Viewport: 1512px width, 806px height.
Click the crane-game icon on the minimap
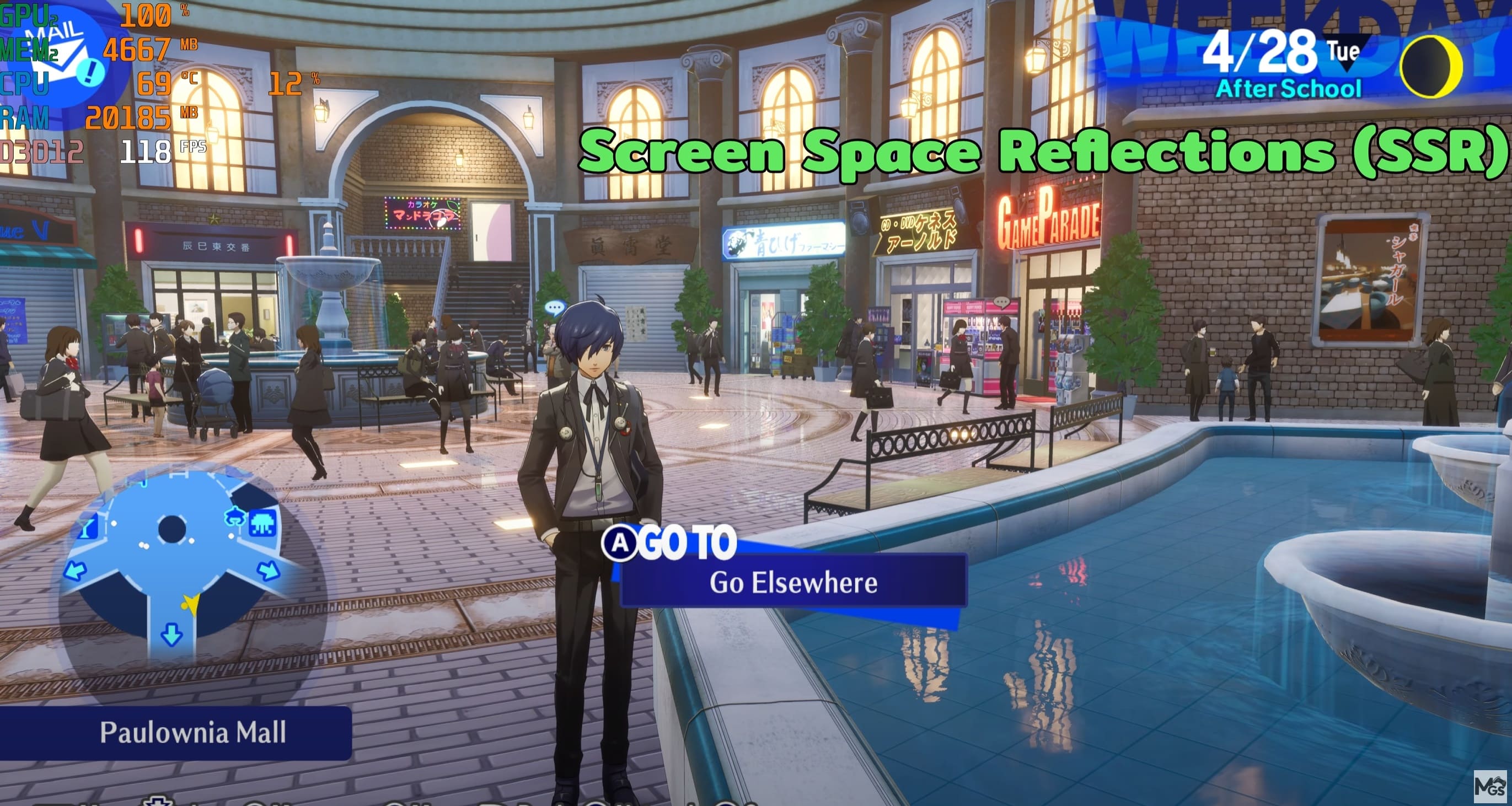coord(235,517)
